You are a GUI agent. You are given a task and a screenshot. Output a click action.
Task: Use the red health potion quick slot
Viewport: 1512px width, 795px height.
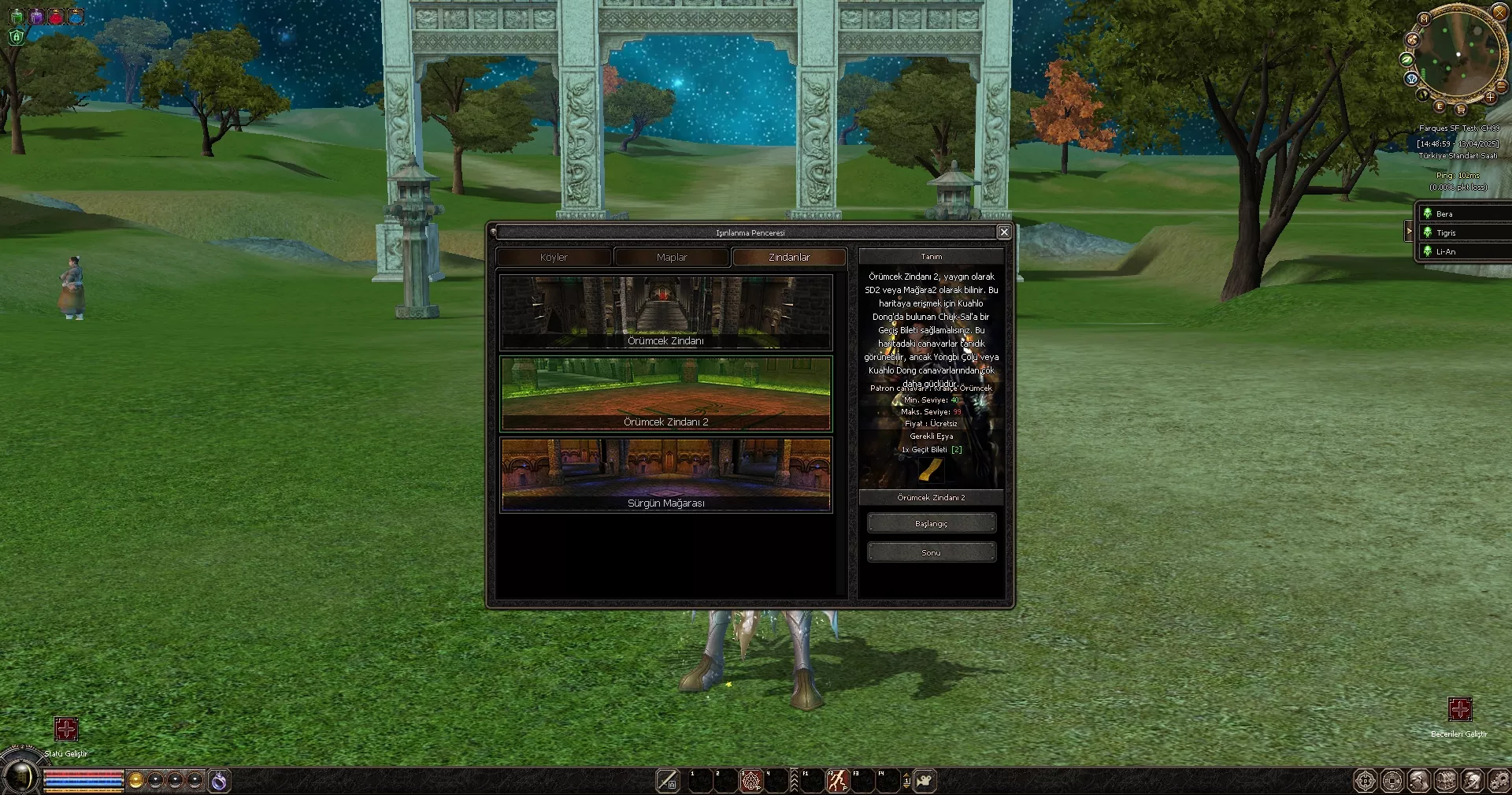pyautogui.click(x=55, y=17)
